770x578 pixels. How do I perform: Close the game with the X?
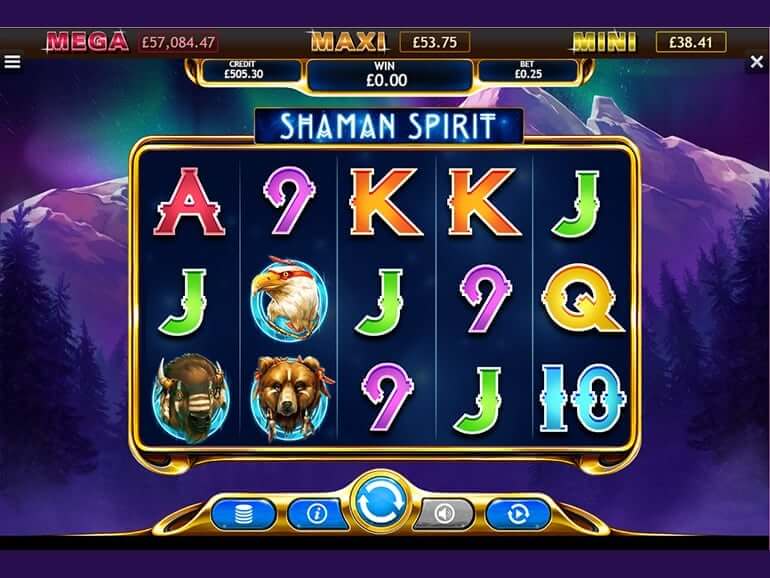pyautogui.click(x=757, y=62)
